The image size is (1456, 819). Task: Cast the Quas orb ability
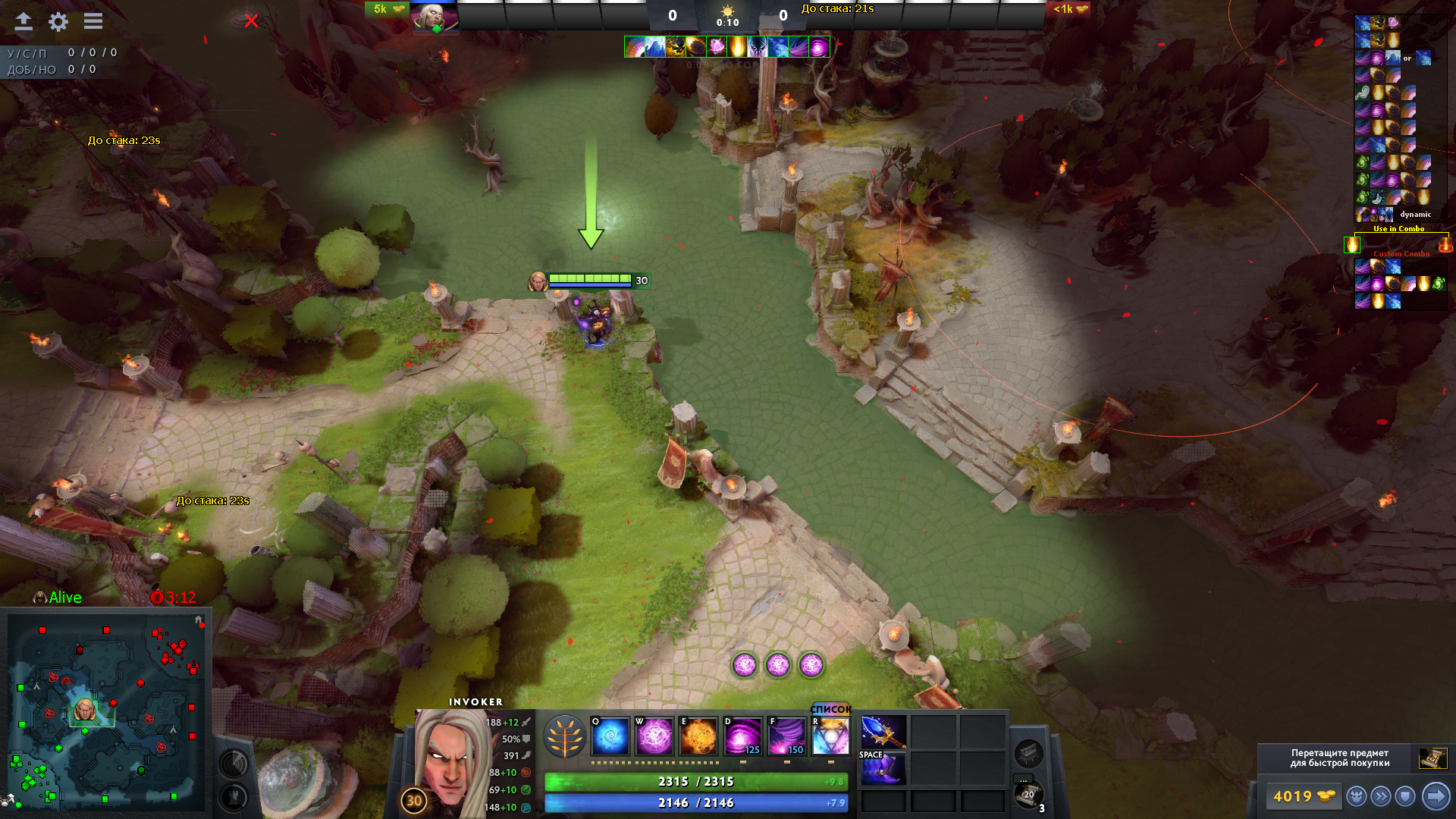click(610, 736)
